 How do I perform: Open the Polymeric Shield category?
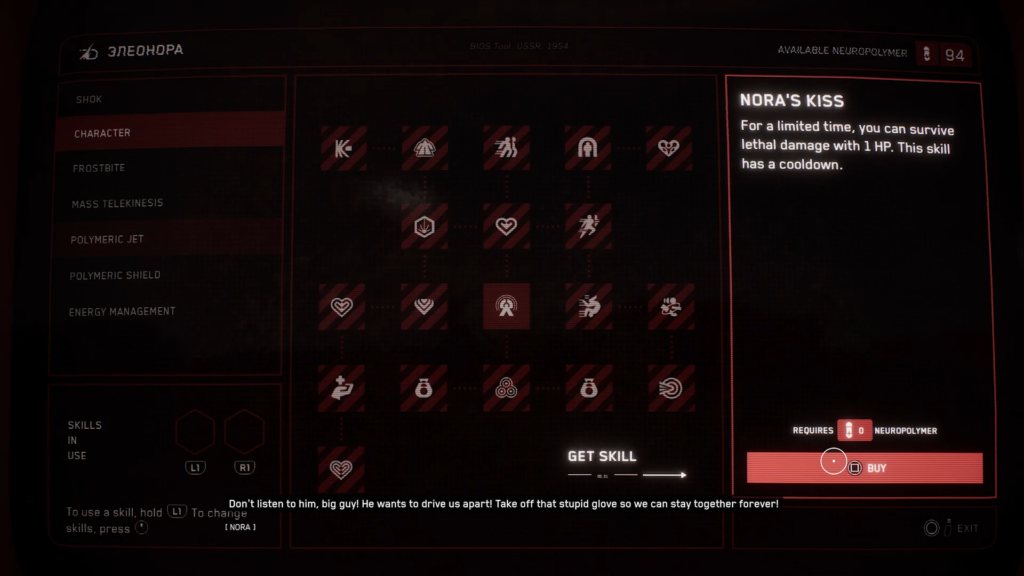[x=115, y=275]
